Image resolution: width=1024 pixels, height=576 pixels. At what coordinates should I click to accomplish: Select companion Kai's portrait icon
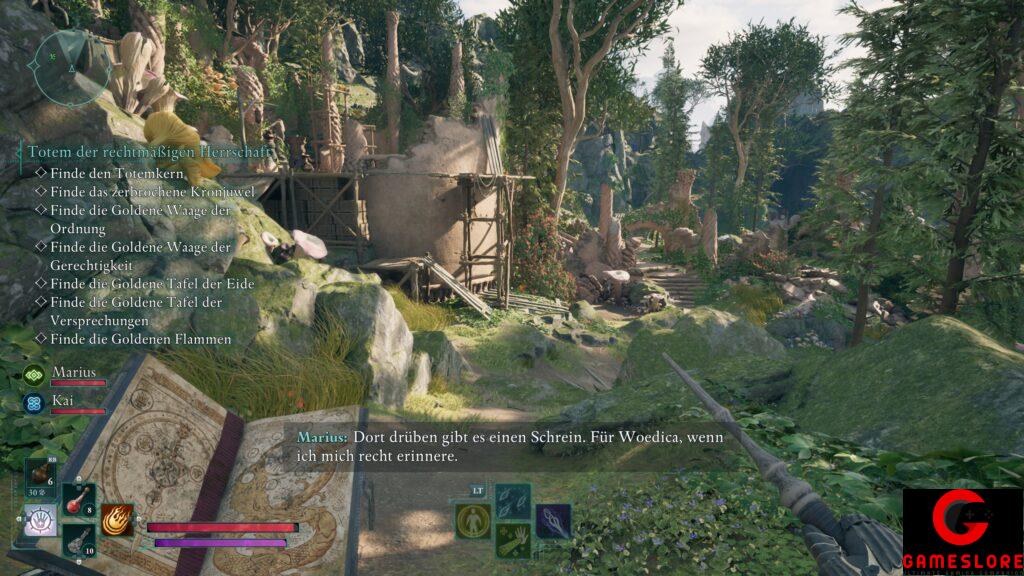pyautogui.click(x=35, y=402)
